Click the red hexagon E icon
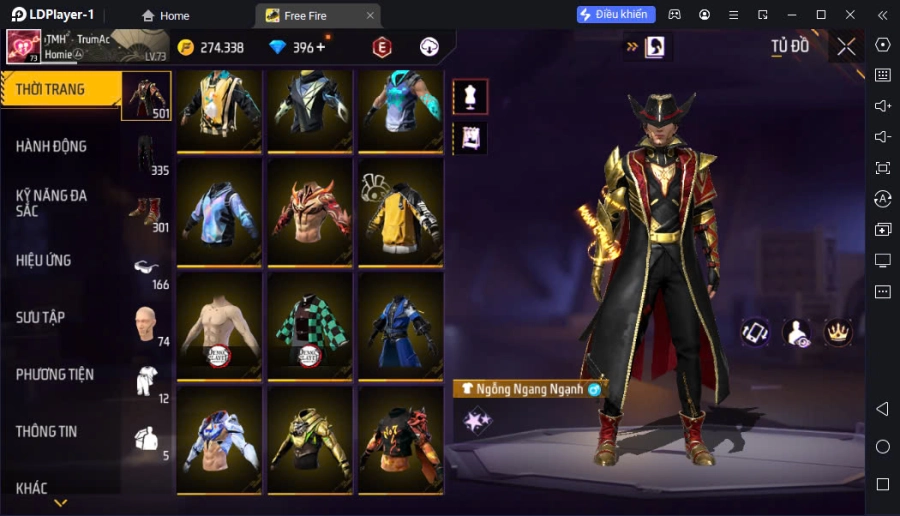900x516 pixels. coord(381,47)
